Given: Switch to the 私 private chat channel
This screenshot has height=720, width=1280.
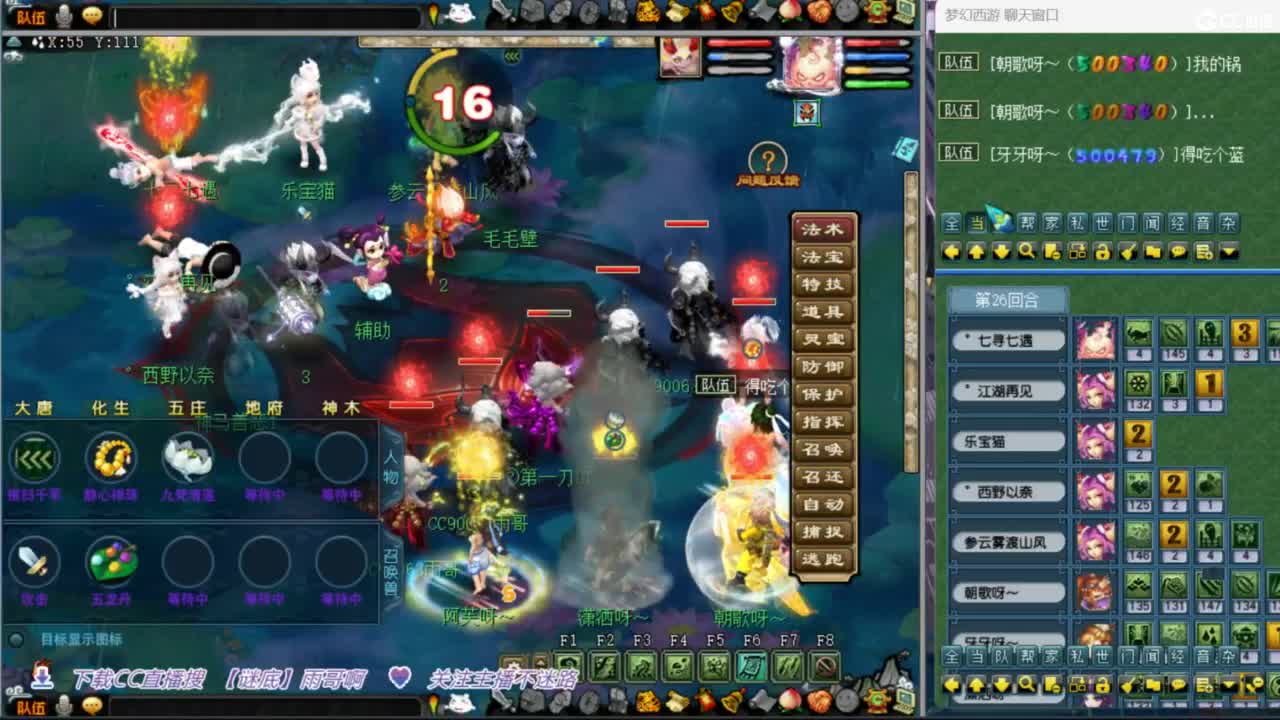Looking at the screenshot, I should (1076, 224).
